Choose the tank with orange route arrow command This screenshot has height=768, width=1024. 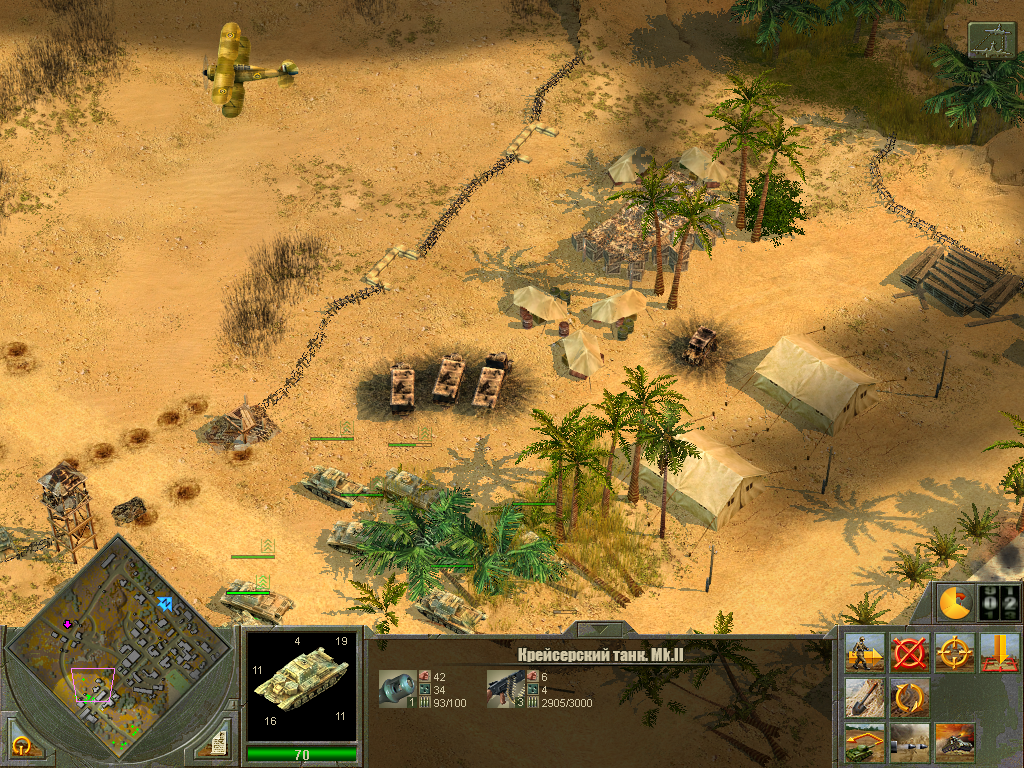(864, 742)
